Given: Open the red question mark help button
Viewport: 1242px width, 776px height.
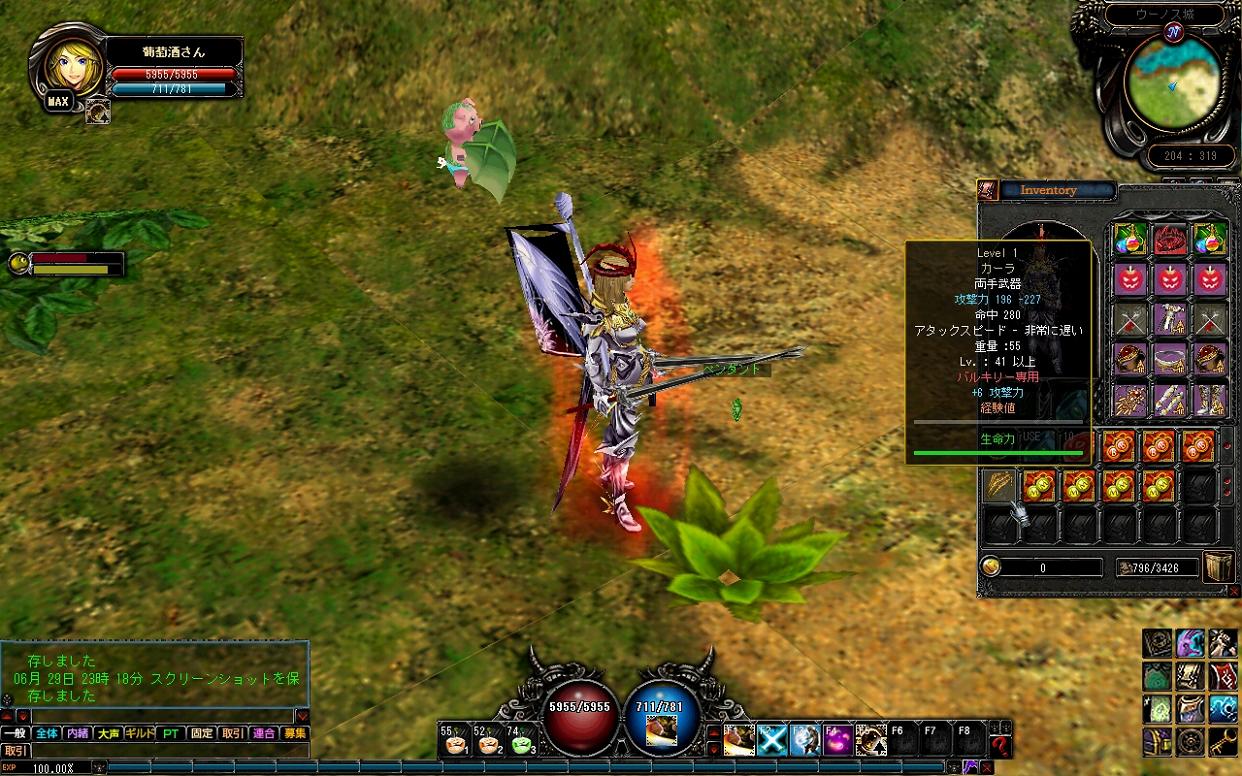Looking at the screenshot, I should pos(1000,744).
